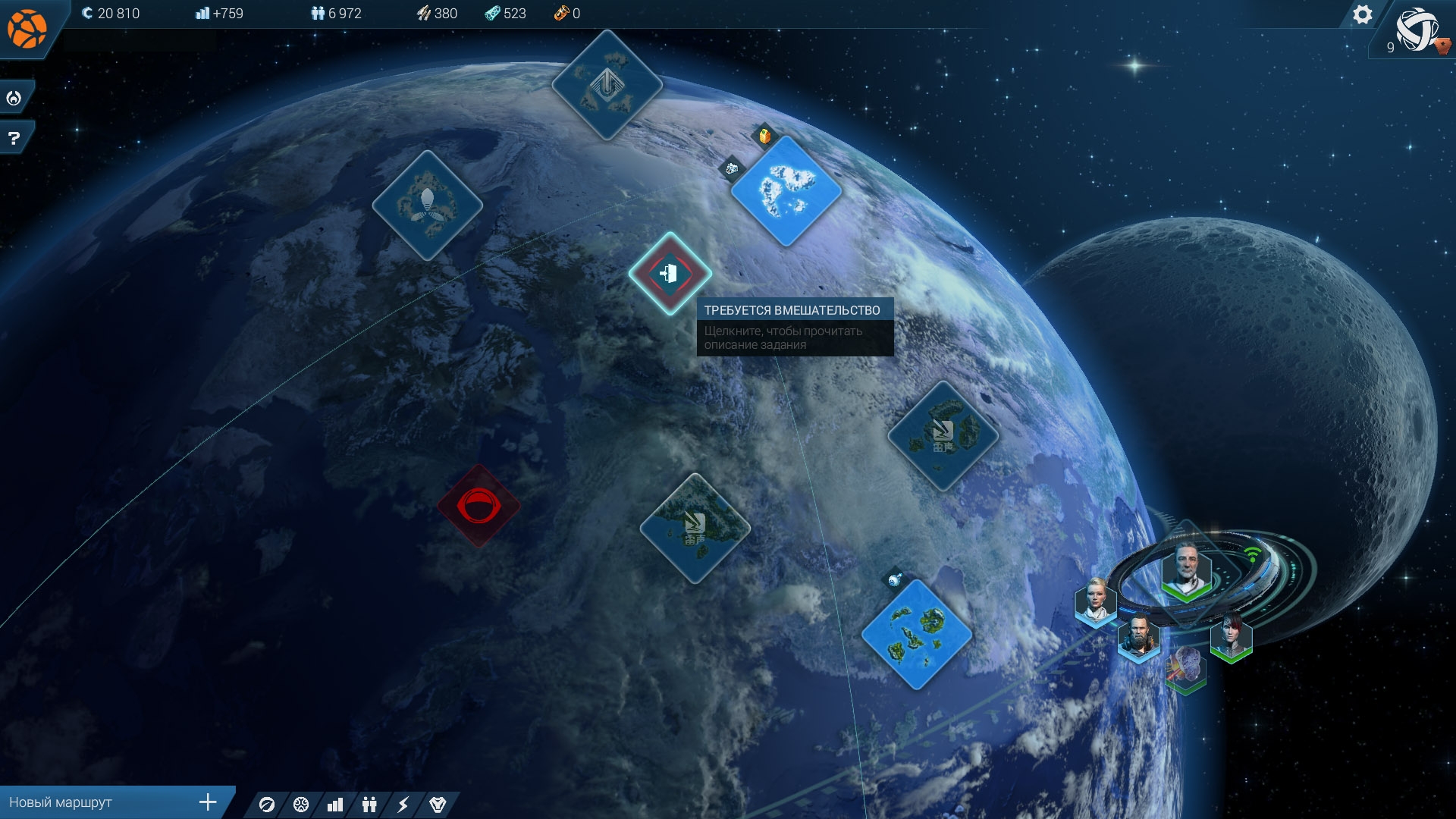
Task: Select the white-haired man portrait
Action: [1186, 570]
